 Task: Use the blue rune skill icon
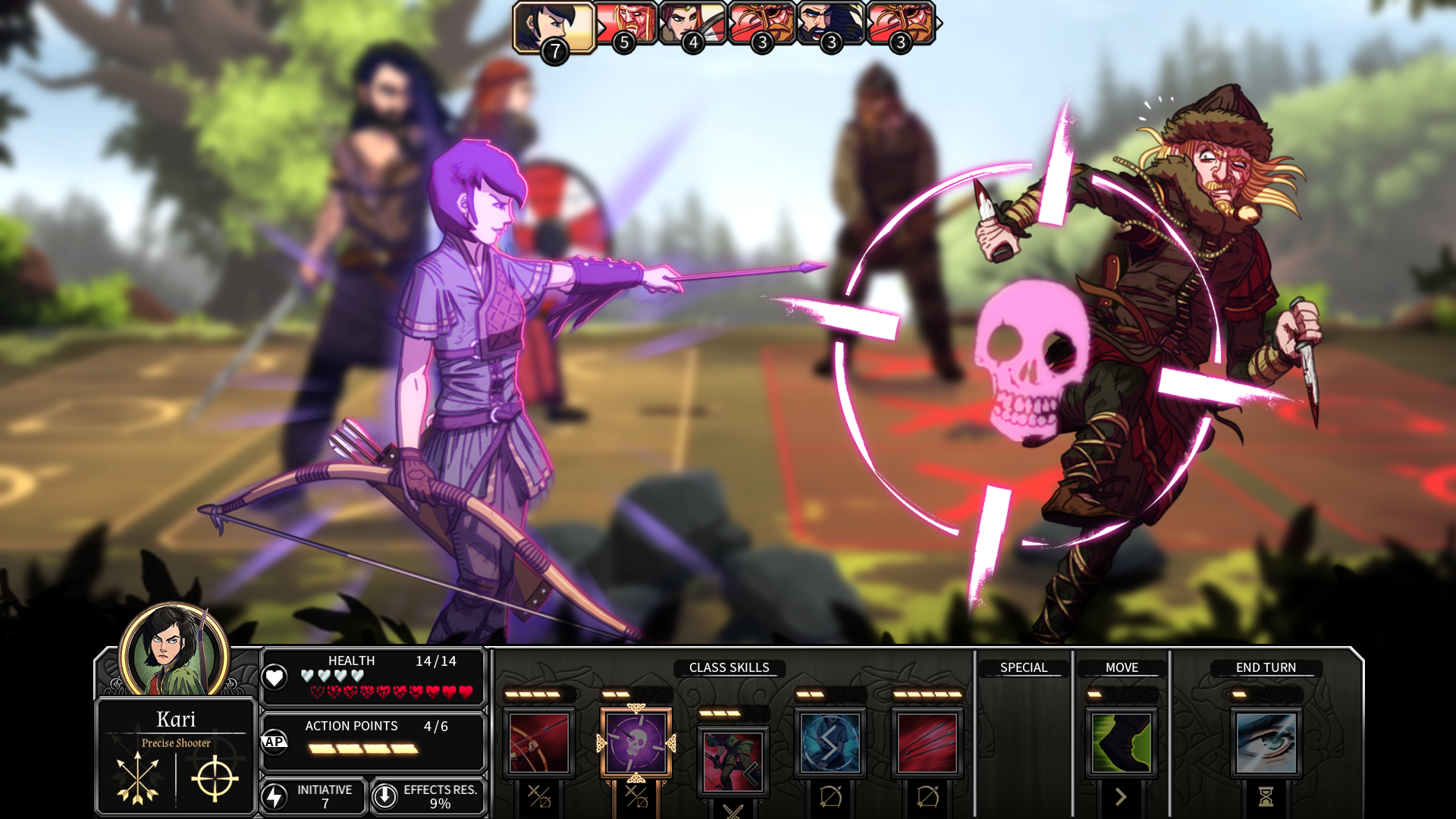(830, 743)
